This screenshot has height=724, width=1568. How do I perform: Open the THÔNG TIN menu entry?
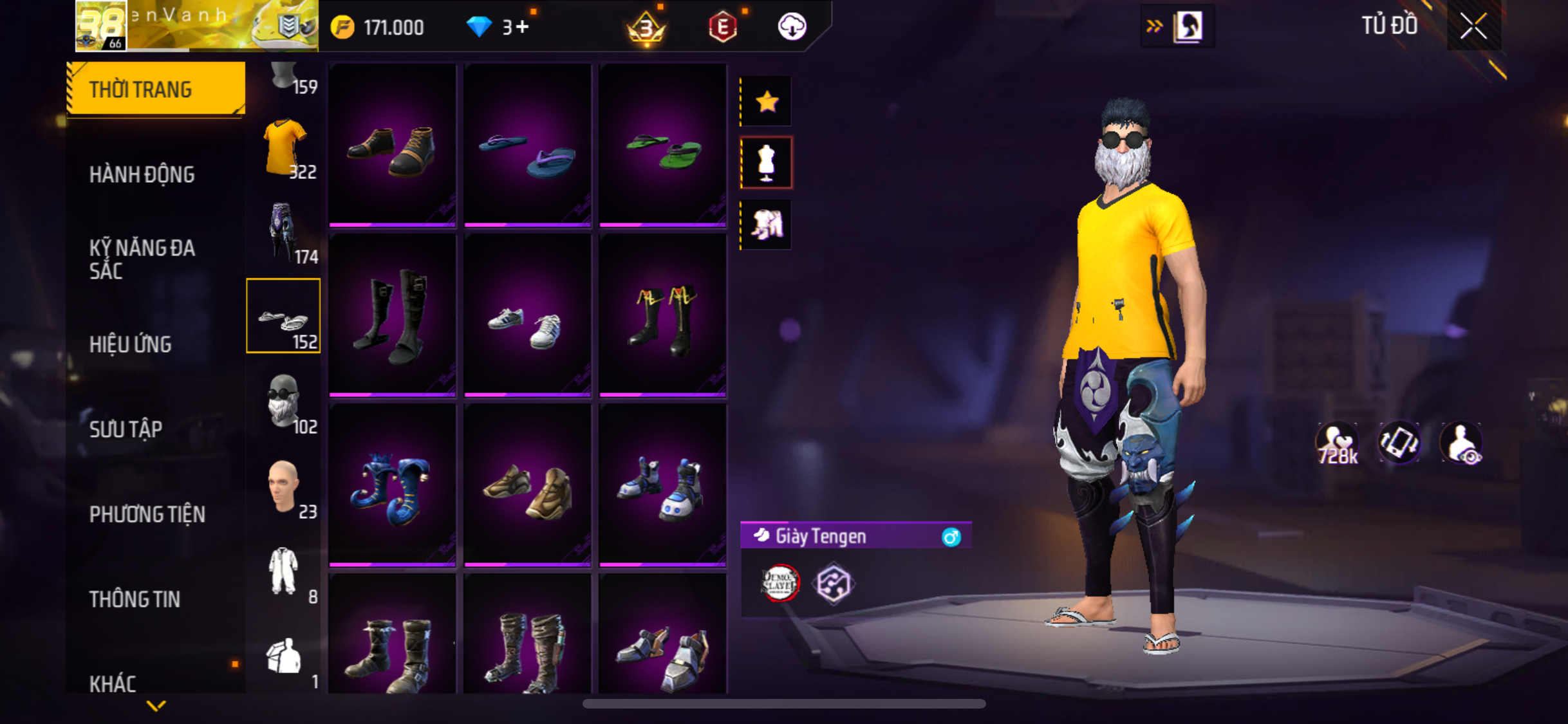pyautogui.click(x=135, y=599)
